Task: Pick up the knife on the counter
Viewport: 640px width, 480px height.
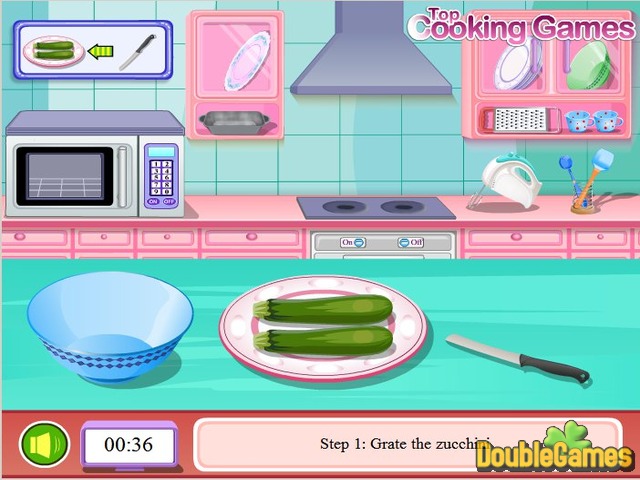Action: click(x=516, y=357)
